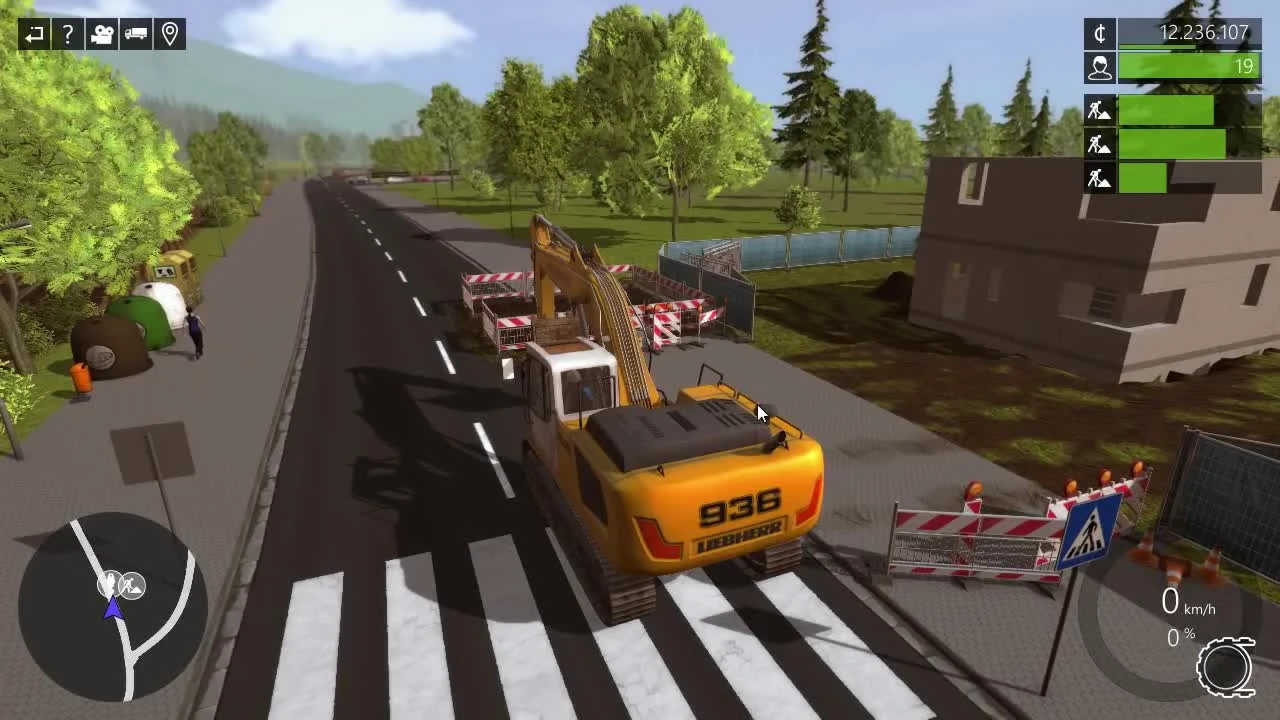Open the help with the question mark icon
Image resolution: width=1280 pixels, height=720 pixels.
66,33
